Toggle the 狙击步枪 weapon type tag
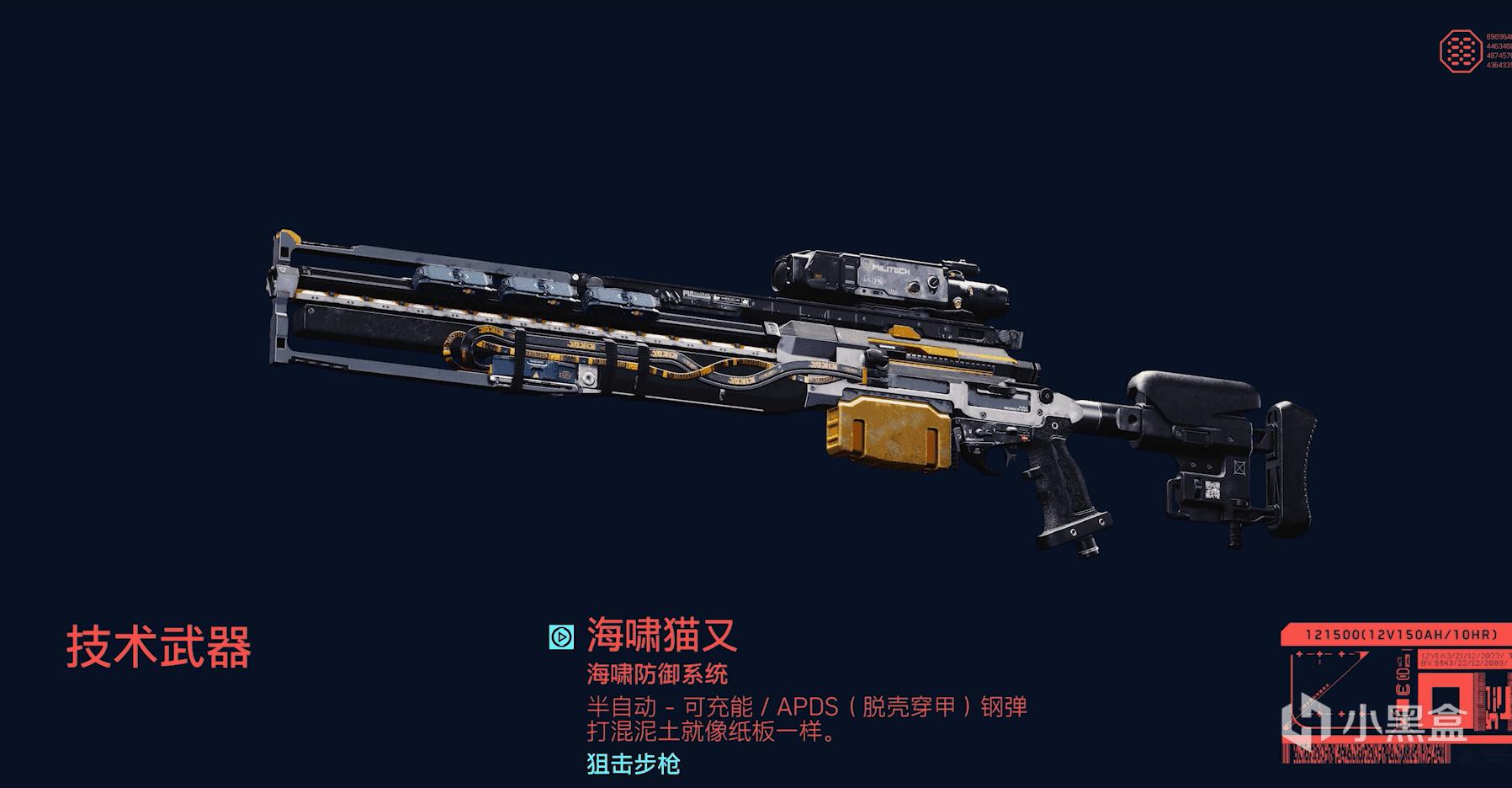Screen dimensions: 1512x788 click(631, 764)
